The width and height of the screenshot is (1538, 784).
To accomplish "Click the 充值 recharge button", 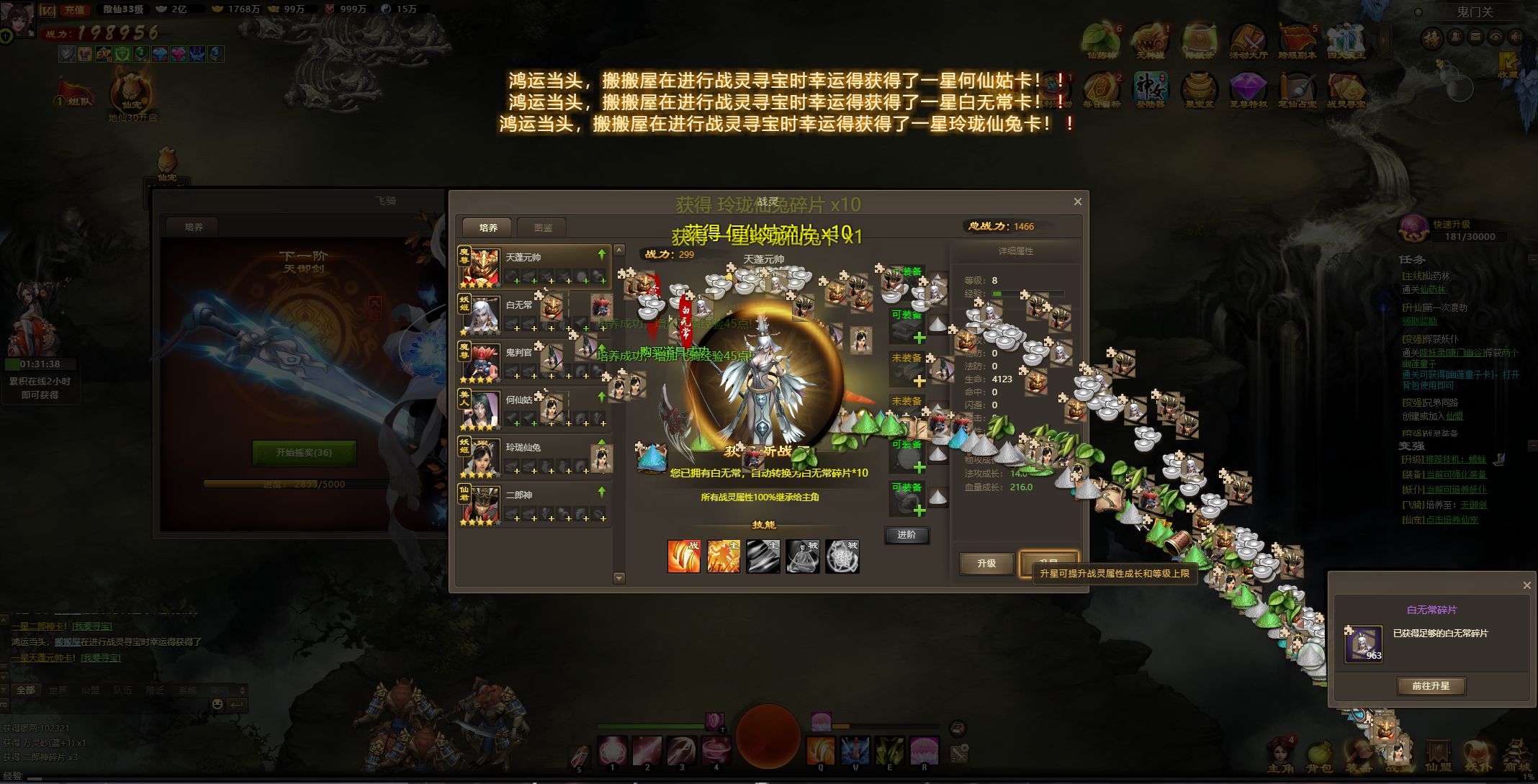I will point(74,9).
